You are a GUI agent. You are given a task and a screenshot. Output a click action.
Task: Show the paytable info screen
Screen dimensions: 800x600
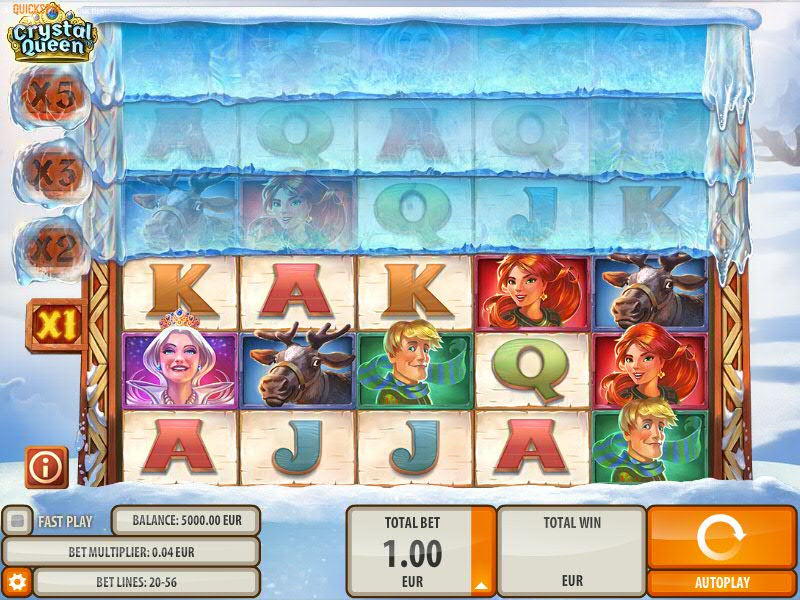47,467
